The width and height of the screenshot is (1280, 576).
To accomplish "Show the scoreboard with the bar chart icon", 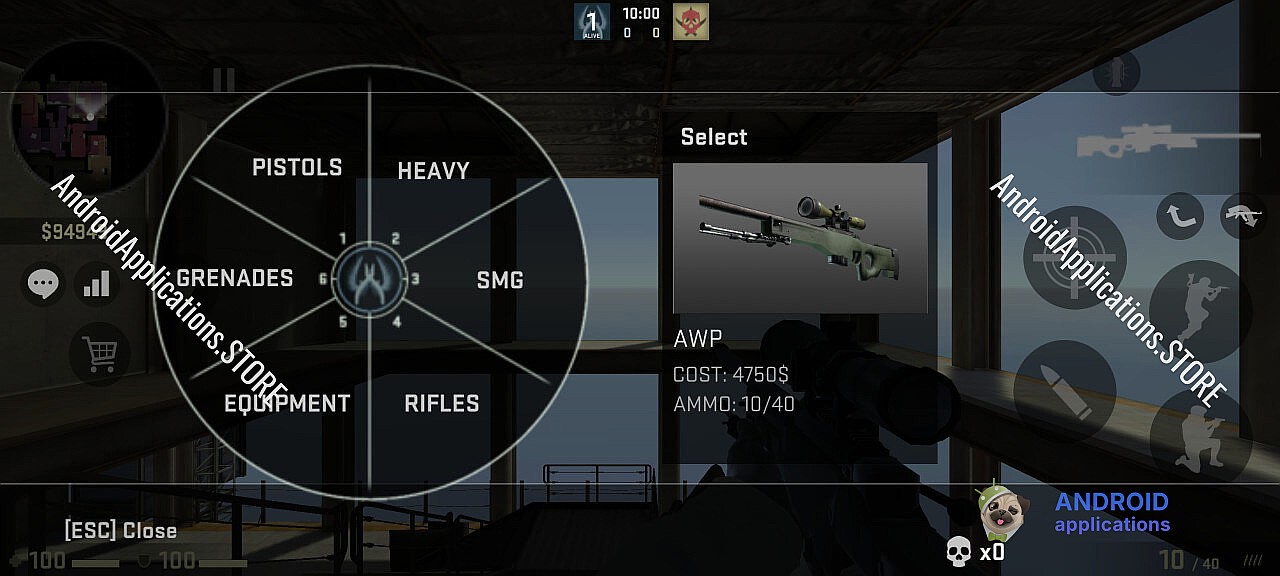I will tap(97, 285).
